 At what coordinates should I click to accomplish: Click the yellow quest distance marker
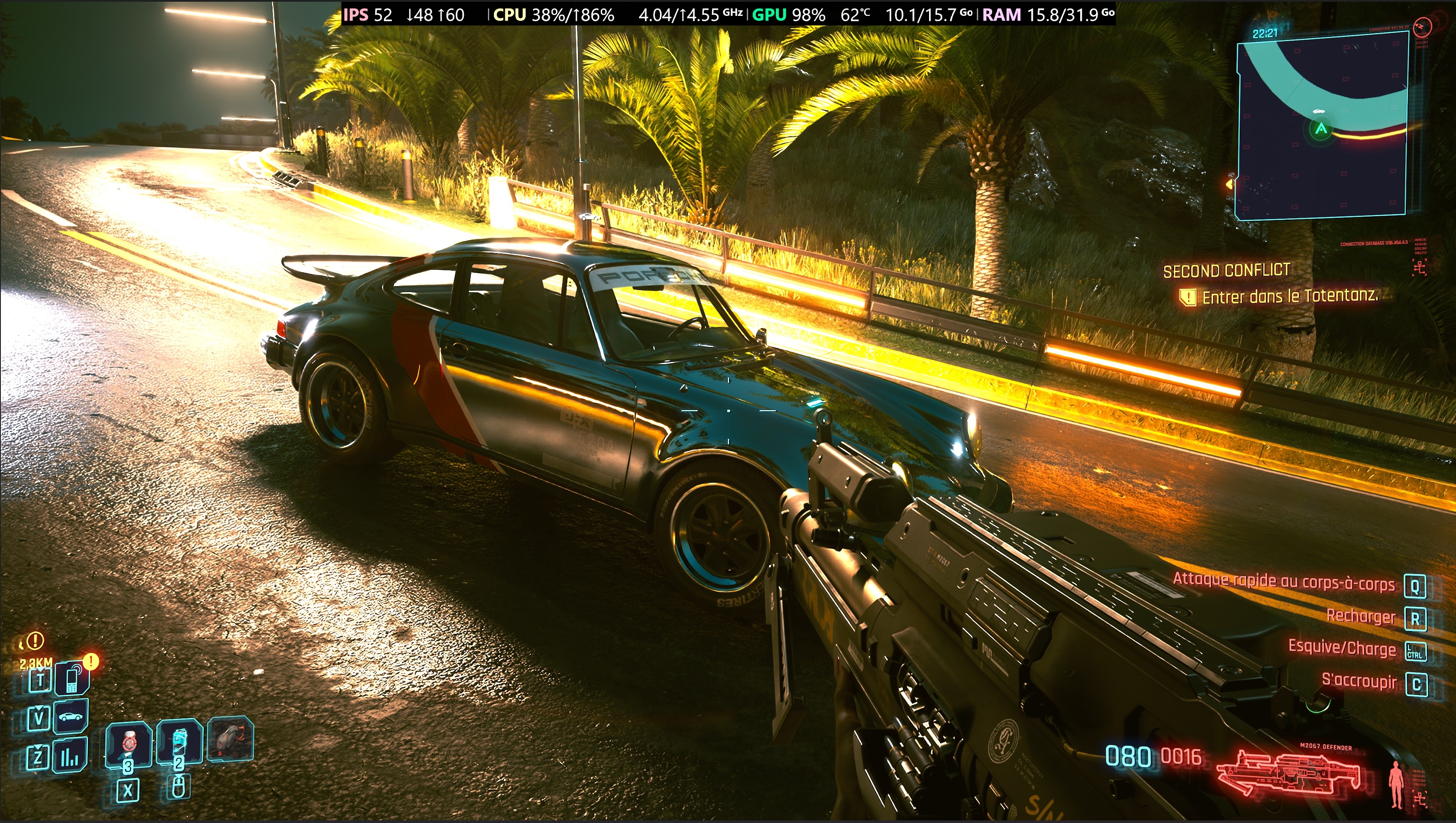(35, 641)
